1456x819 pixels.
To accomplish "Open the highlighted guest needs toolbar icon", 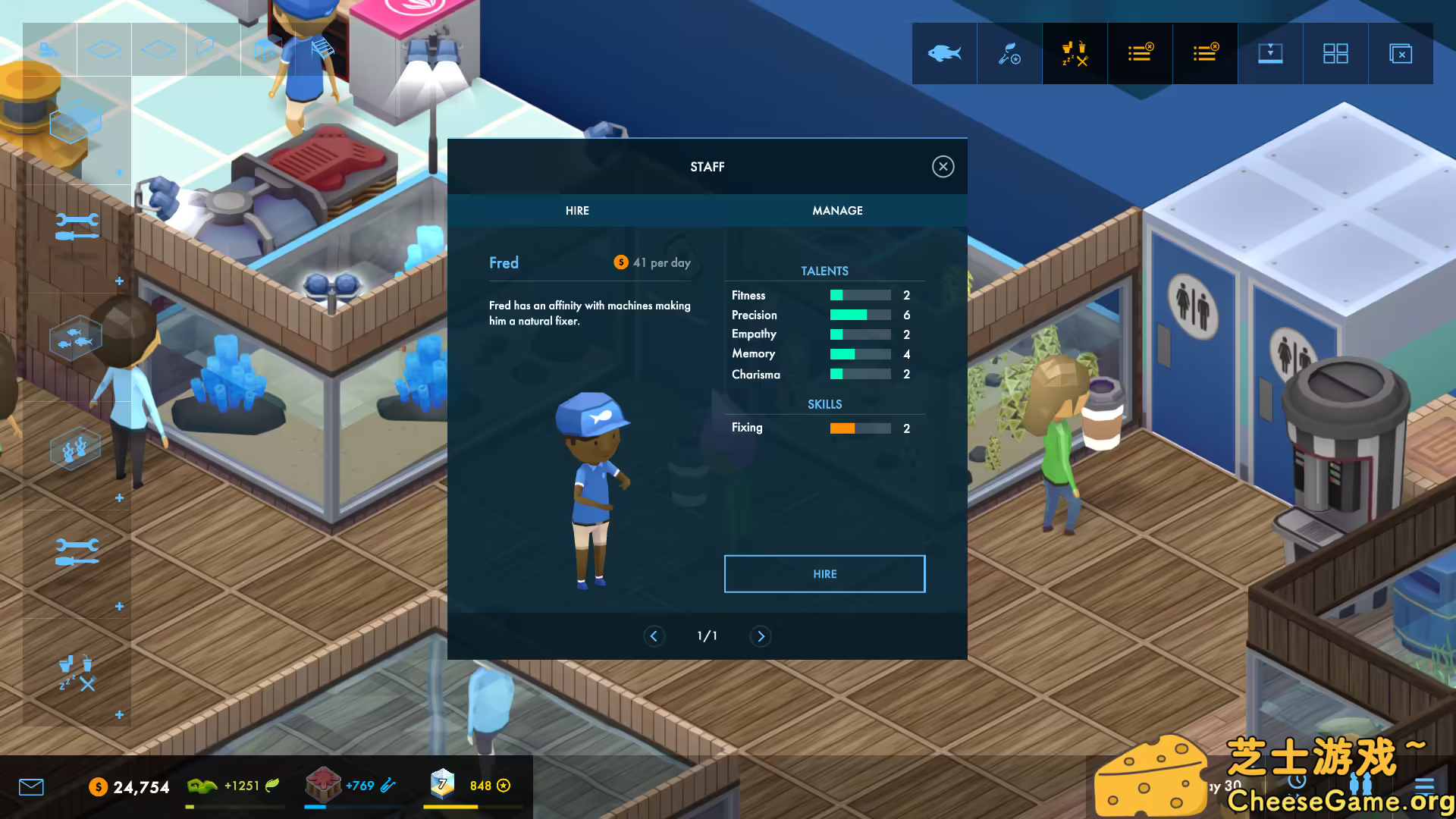I will coord(1075,53).
